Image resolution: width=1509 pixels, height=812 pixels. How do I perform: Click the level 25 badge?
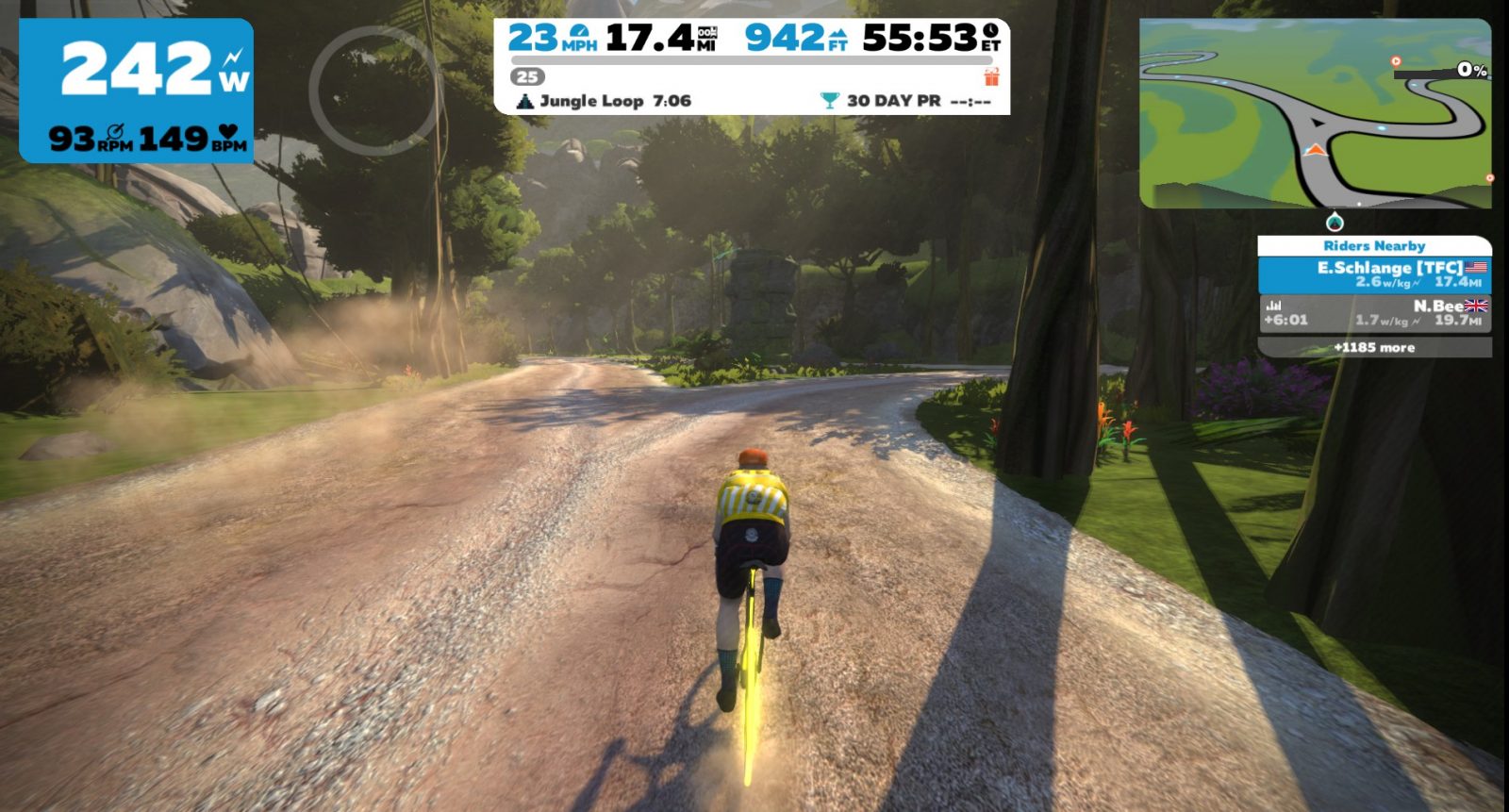click(x=528, y=77)
